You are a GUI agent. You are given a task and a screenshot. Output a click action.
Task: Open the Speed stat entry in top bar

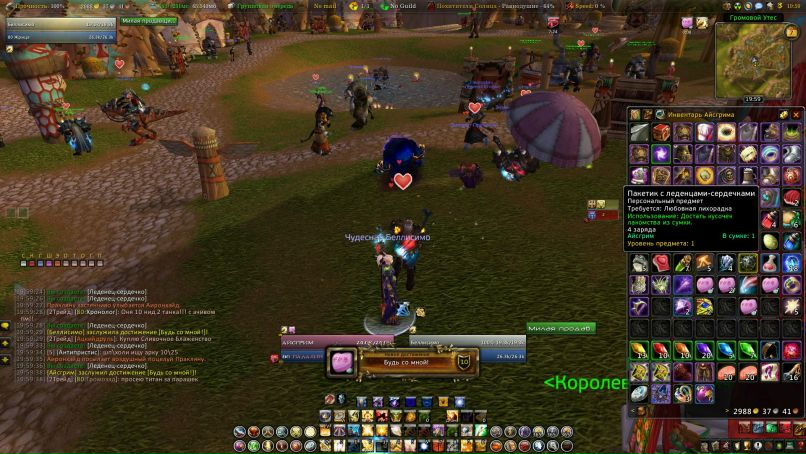click(x=591, y=5)
